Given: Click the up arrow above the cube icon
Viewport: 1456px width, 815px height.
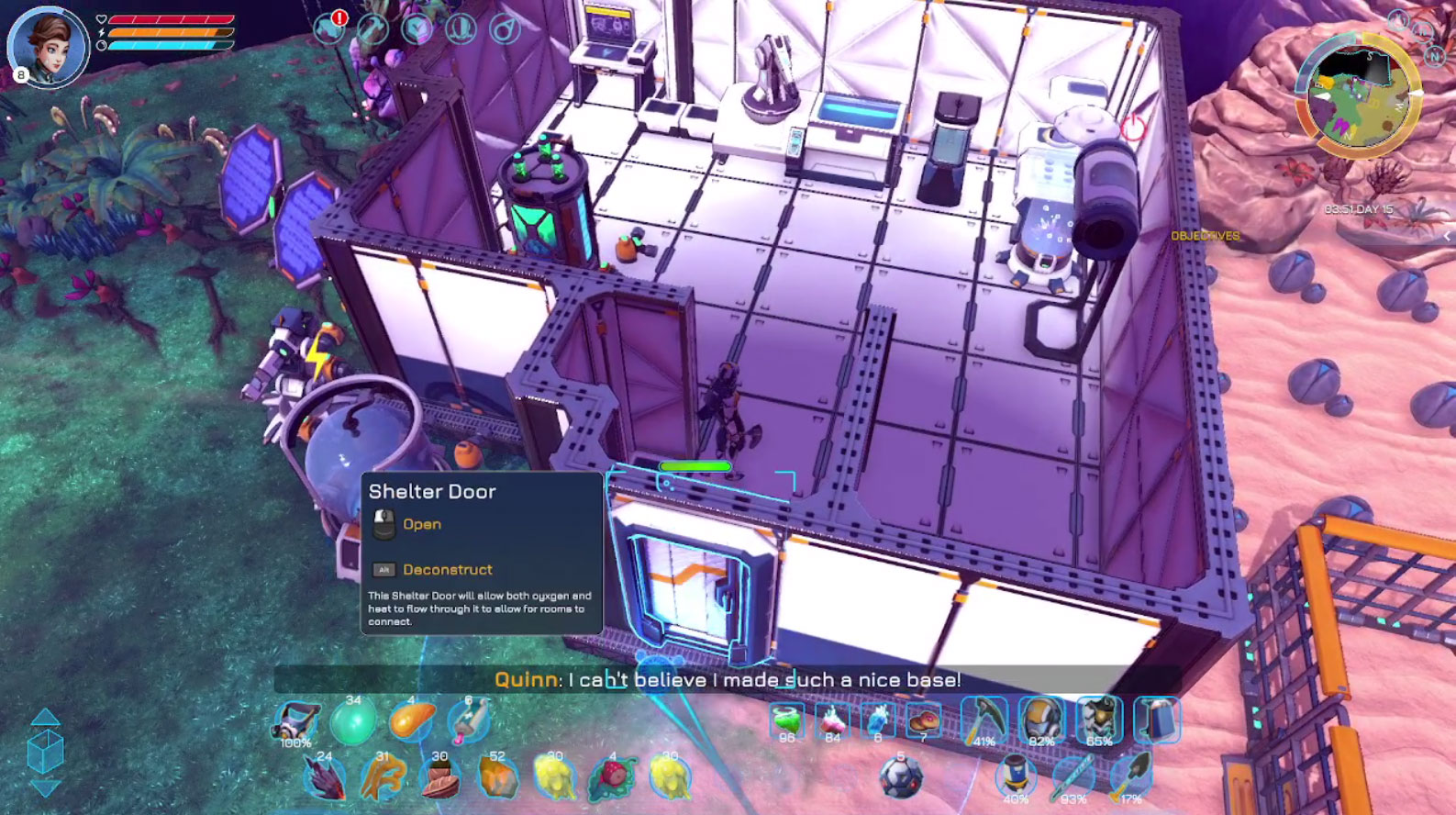Looking at the screenshot, I should pos(46,718).
